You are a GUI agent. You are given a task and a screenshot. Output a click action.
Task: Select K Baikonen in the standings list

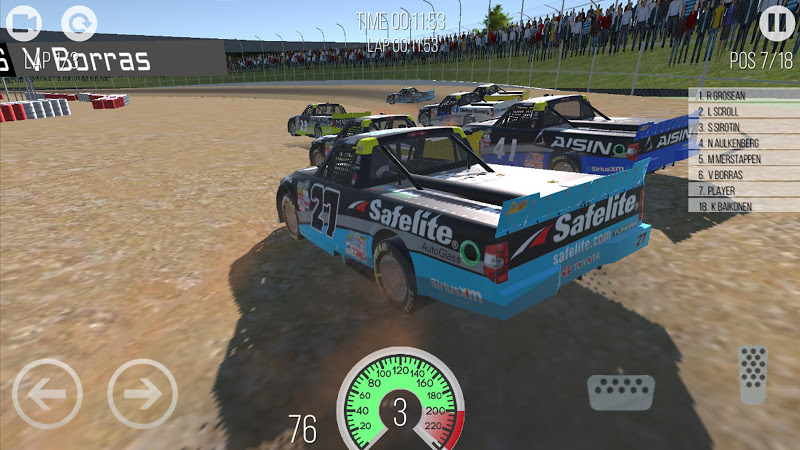tap(743, 206)
